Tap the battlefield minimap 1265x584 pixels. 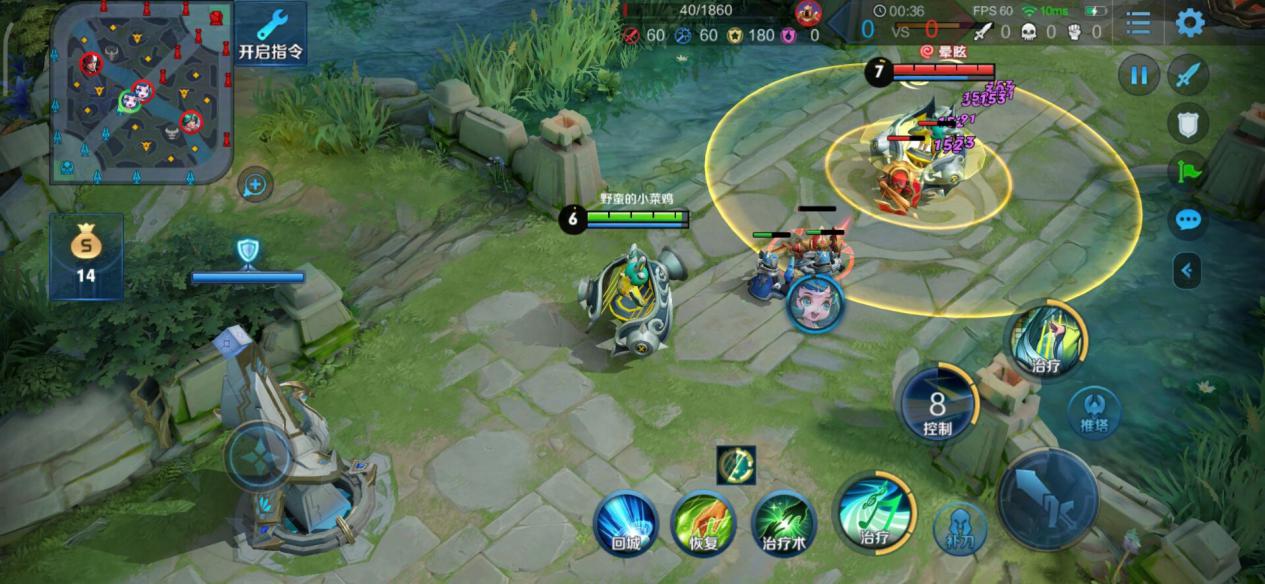pyautogui.click(x=142, y=92)
